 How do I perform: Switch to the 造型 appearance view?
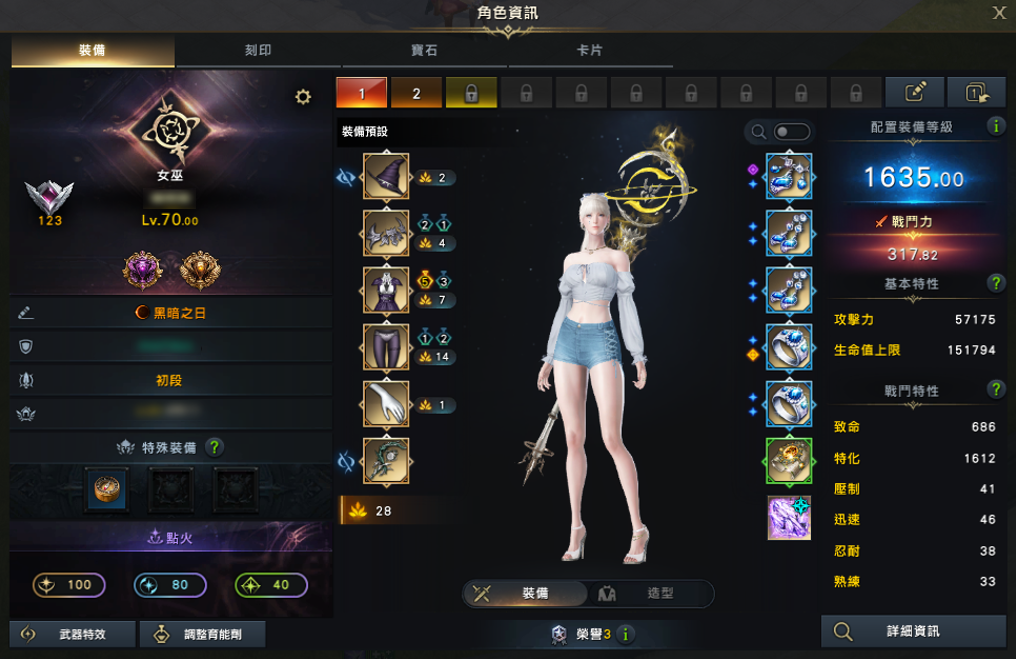[646, 593]
